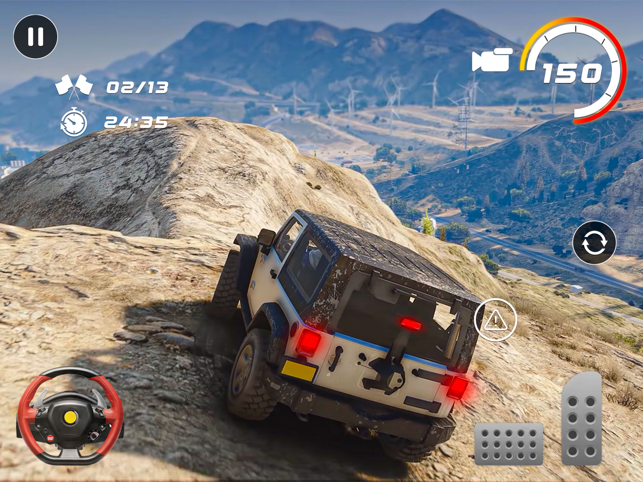The width and height of the screenshot is (643, 482).
Task: Switch the camera view
Action: 491,60
